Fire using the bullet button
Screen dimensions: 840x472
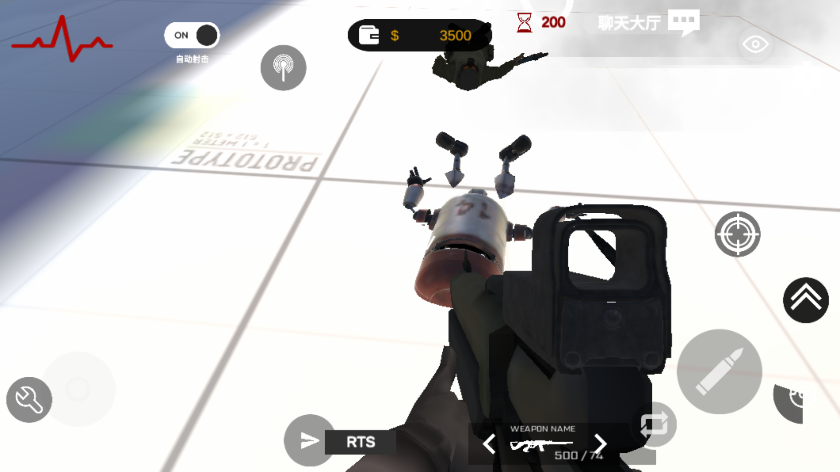point(719,371)
